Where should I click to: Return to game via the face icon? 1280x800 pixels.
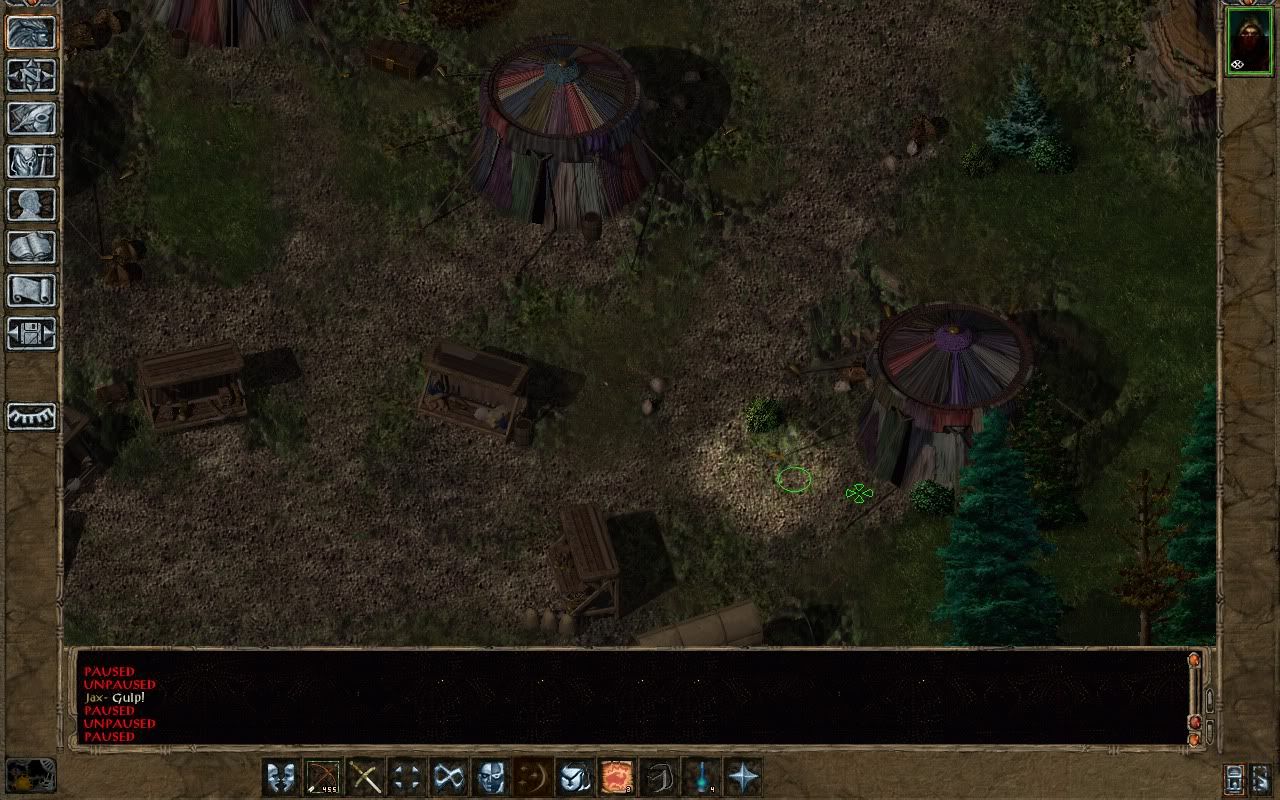(32, 33)
